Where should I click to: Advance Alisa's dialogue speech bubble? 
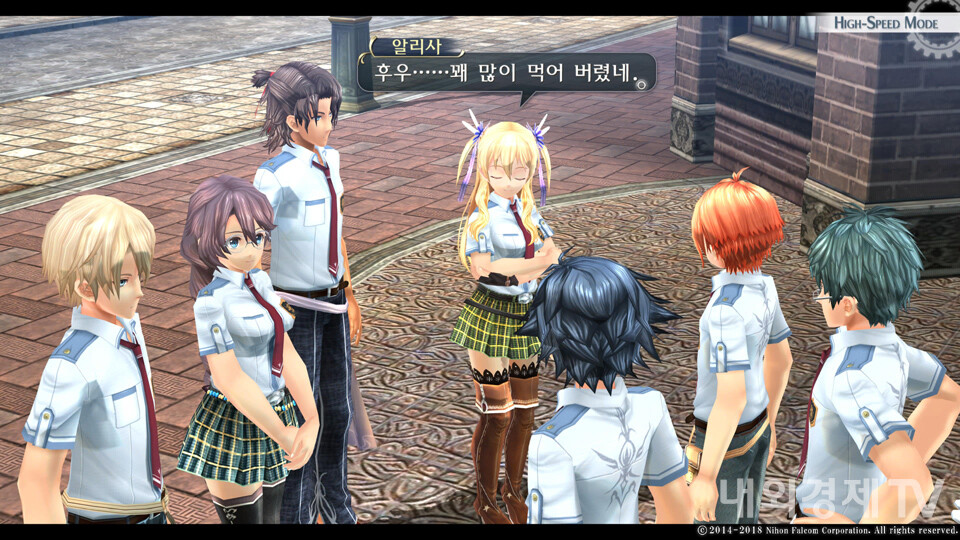[506, 73]
